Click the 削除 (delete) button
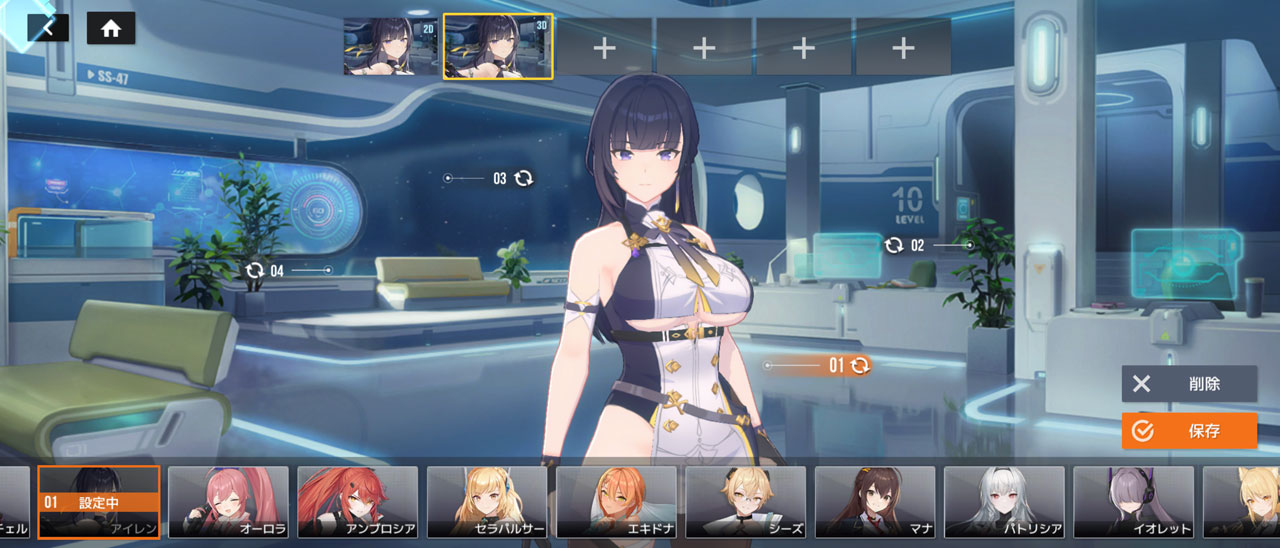The image size is (1280, 548). coord(1189,384)
